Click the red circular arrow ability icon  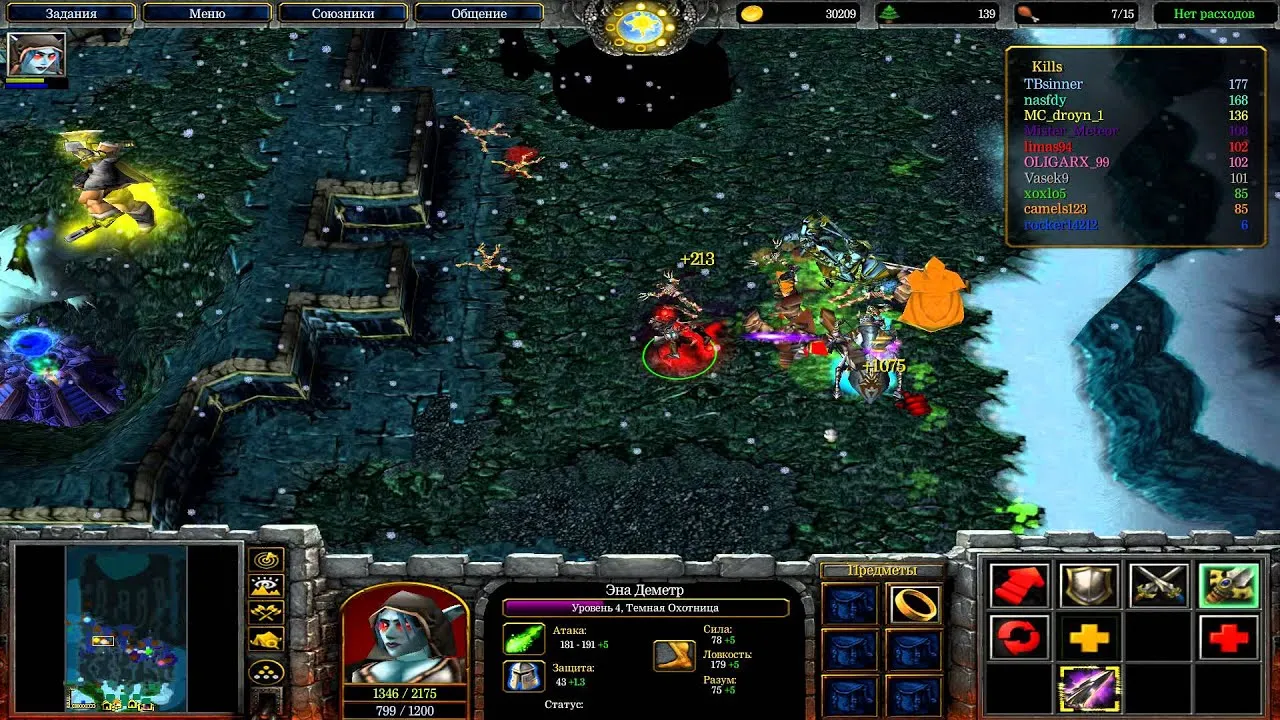1019,636
